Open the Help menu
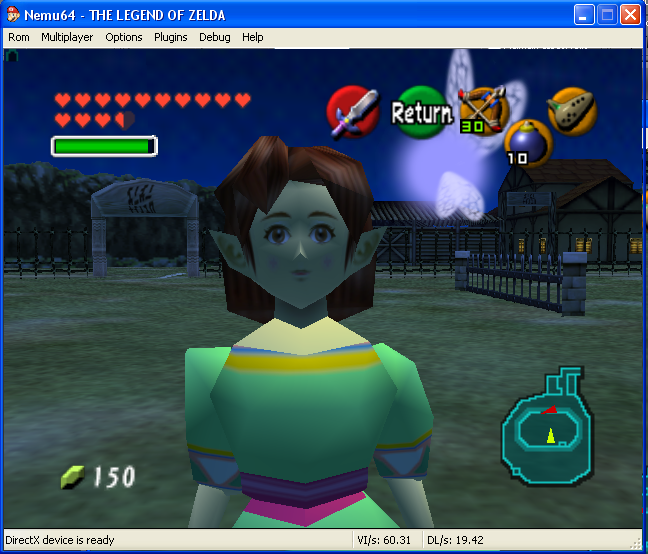 (x=253, y=37)
